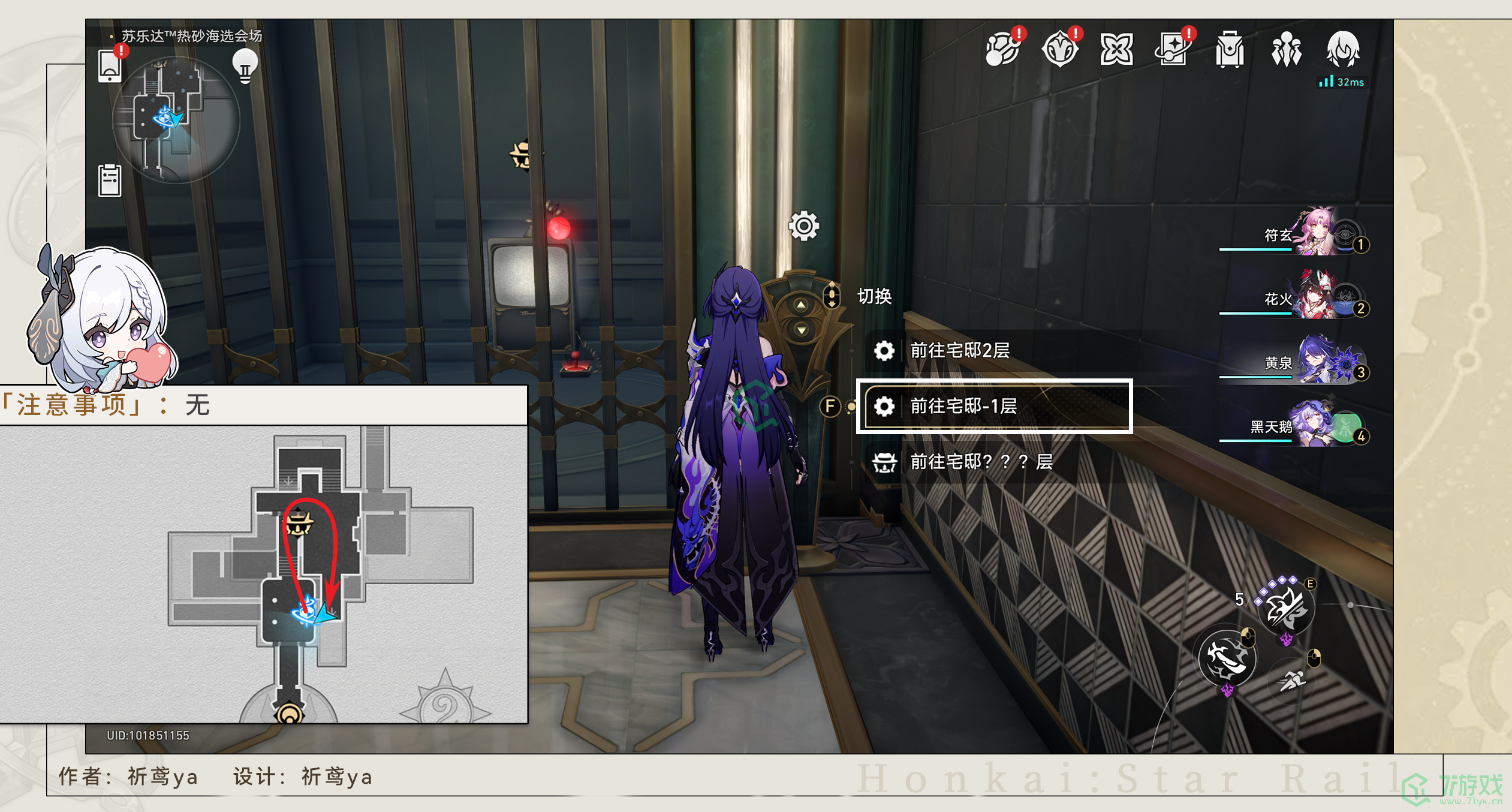This screenshot has width=1512, height=812.
Task: Click the lightbulb hint icon
Action: pos(245,65)
